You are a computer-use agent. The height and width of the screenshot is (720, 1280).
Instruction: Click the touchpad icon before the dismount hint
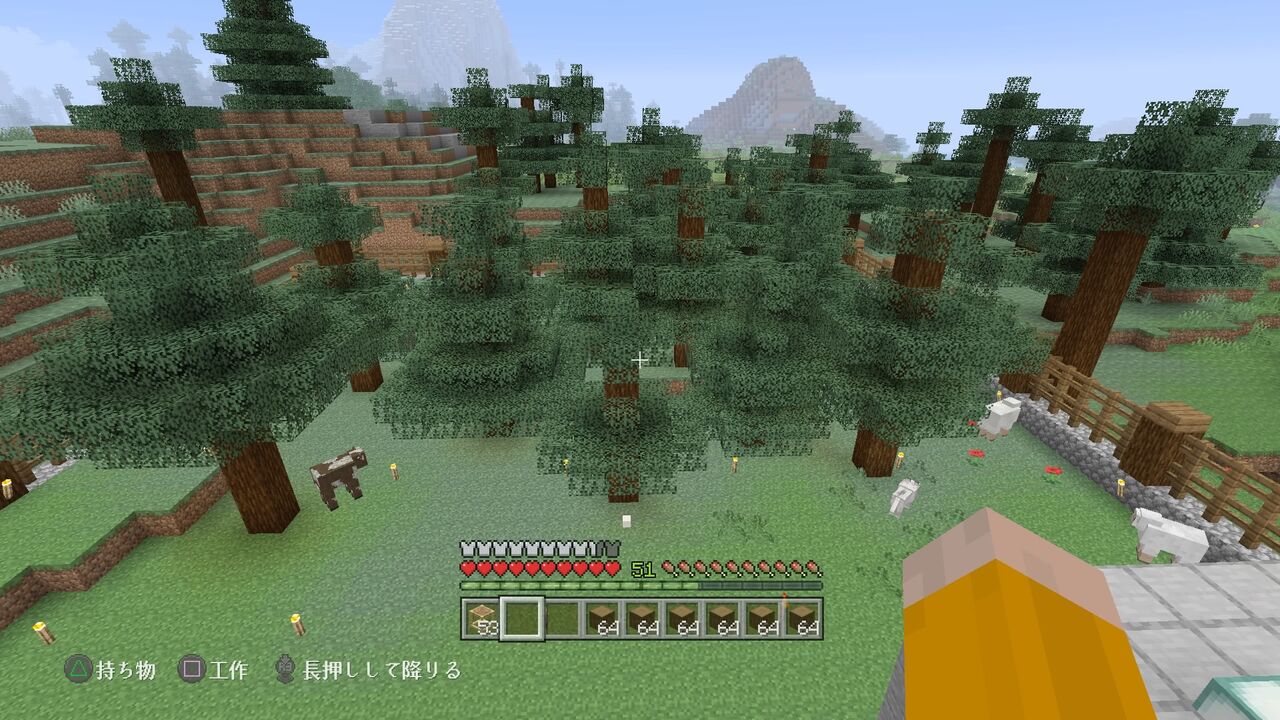(x=287, y=667)
